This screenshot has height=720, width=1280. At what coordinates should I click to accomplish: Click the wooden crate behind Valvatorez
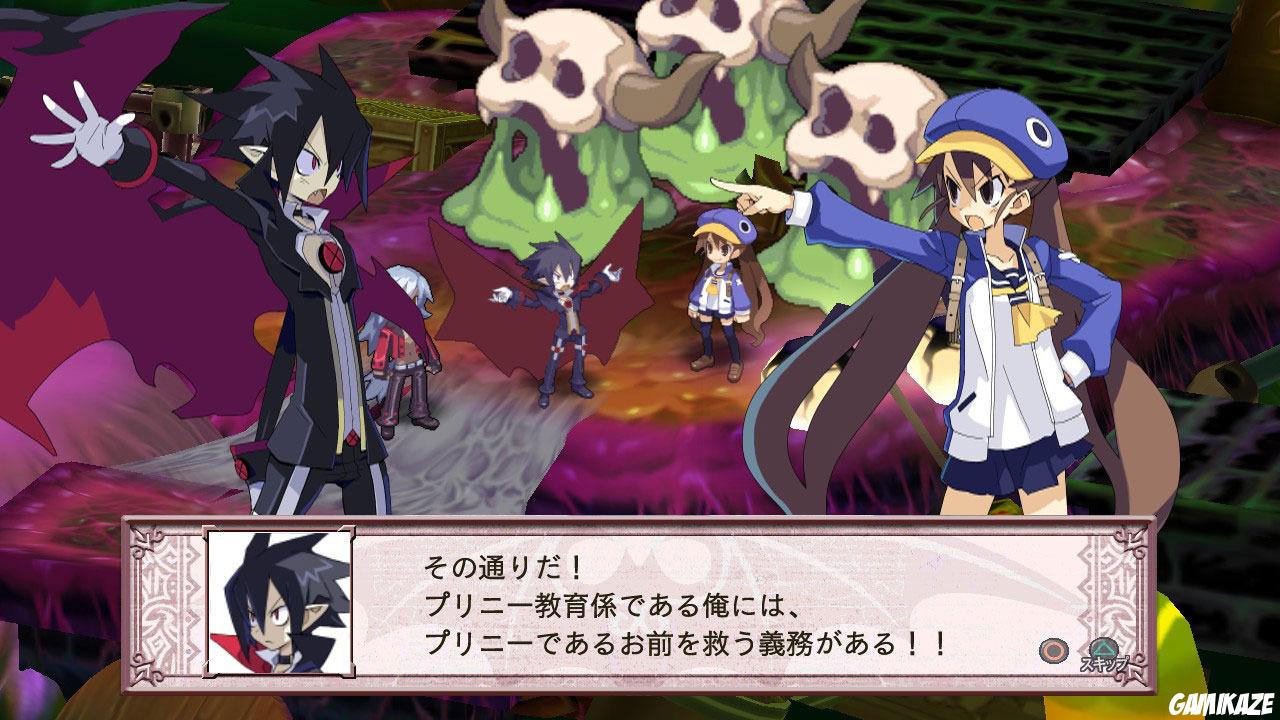[x=420, y=130]
